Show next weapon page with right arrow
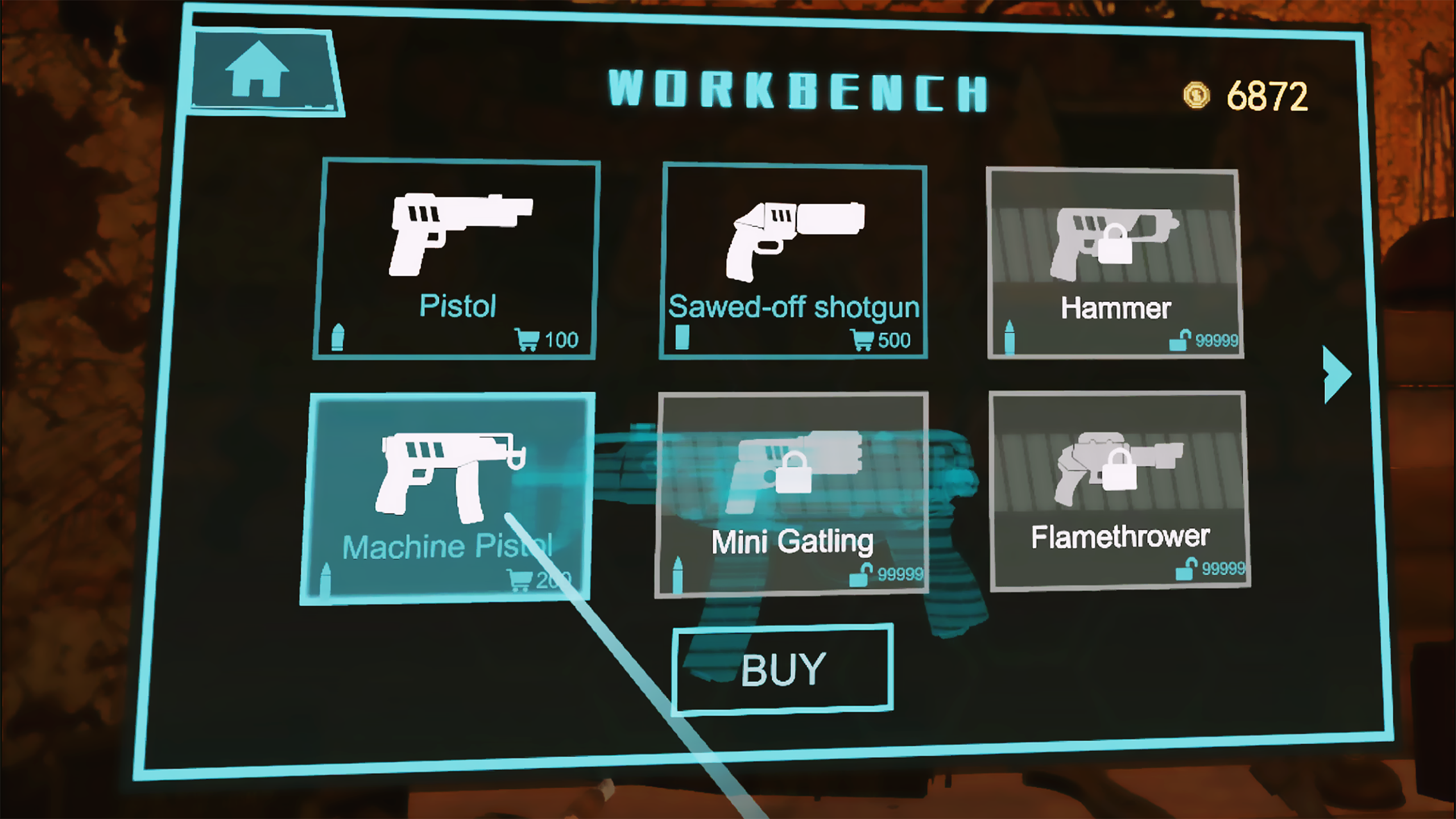The image size is (1456, 819). (x=1338, y=374)
